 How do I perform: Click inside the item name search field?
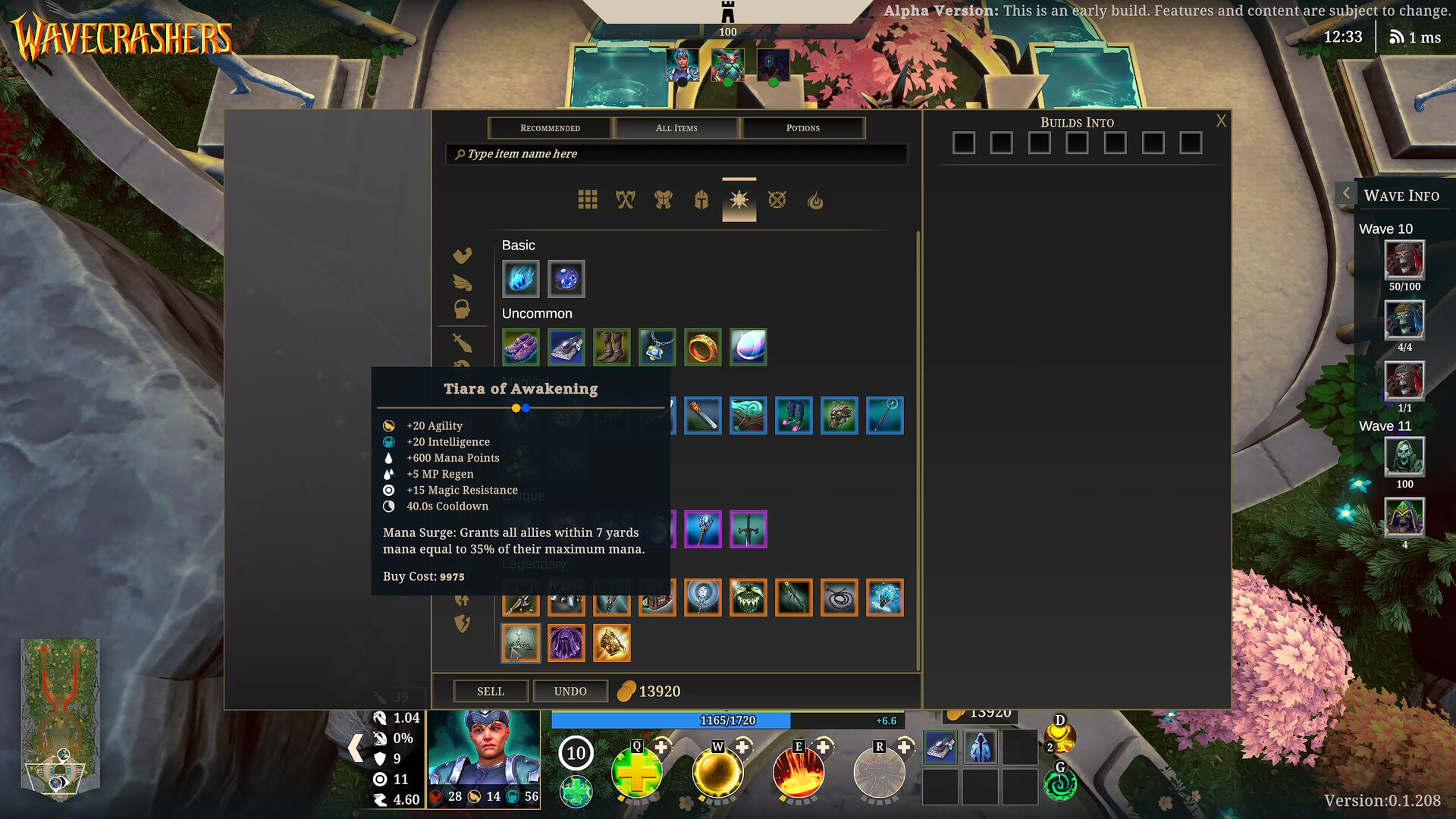point(675,154)
